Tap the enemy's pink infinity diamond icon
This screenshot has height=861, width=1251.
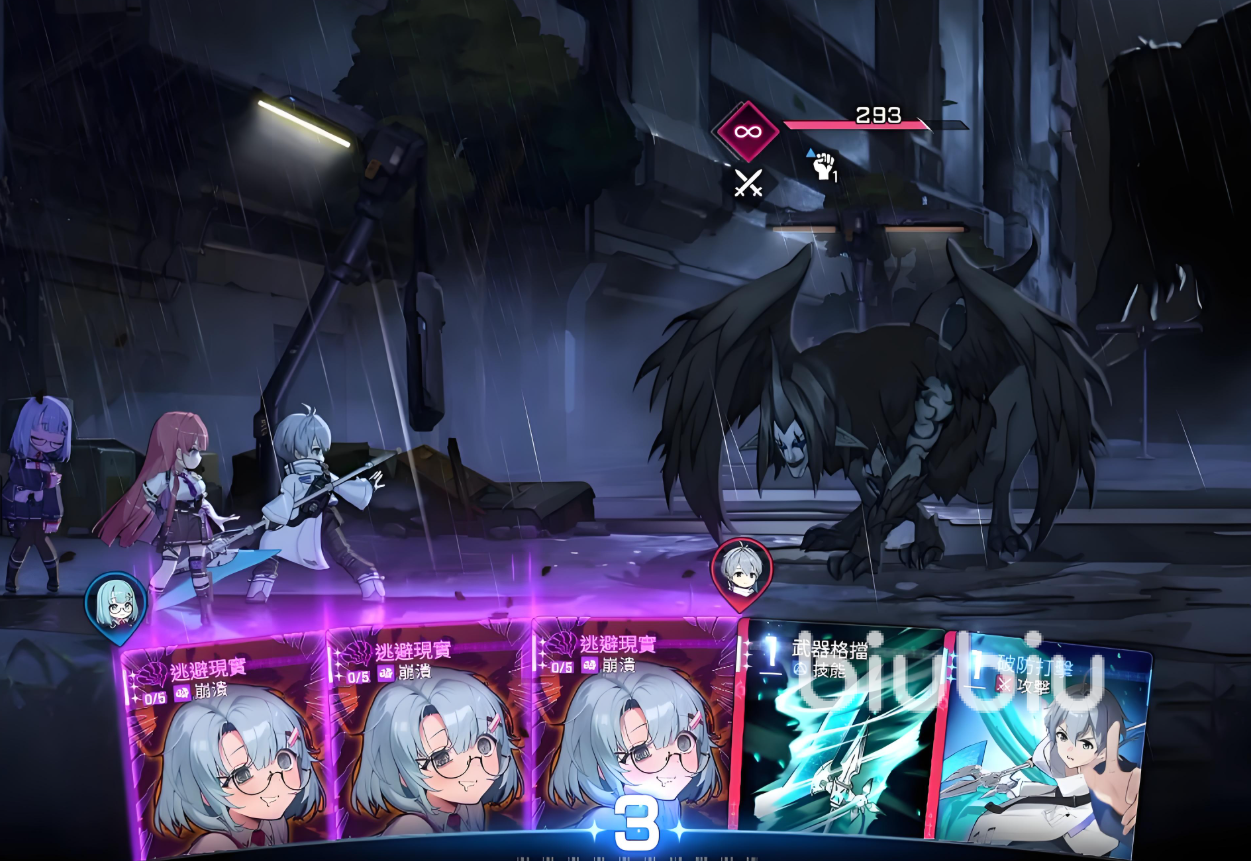tap(745, 132)
